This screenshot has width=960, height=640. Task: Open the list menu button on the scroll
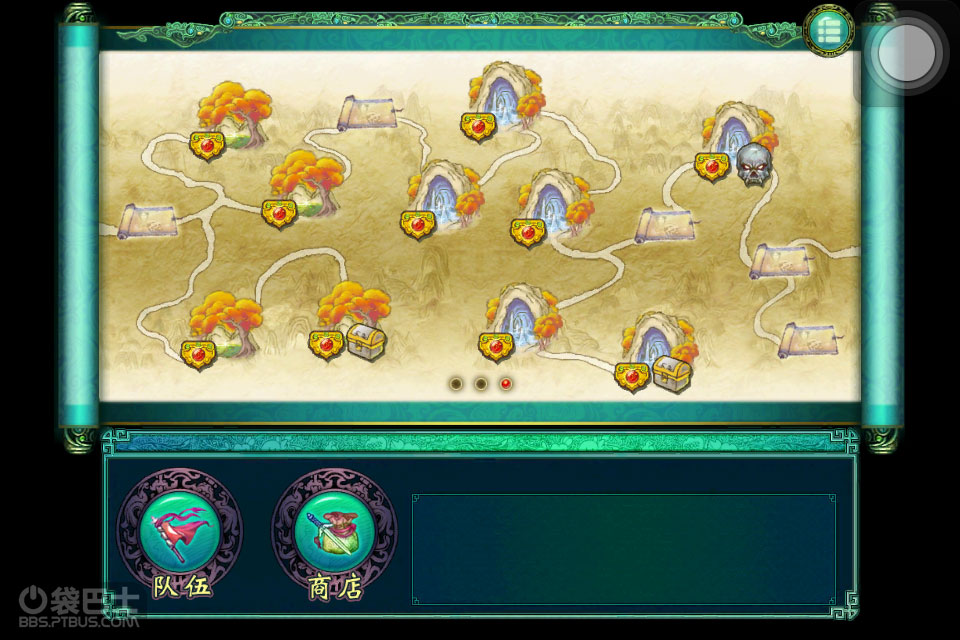[828, 30]
